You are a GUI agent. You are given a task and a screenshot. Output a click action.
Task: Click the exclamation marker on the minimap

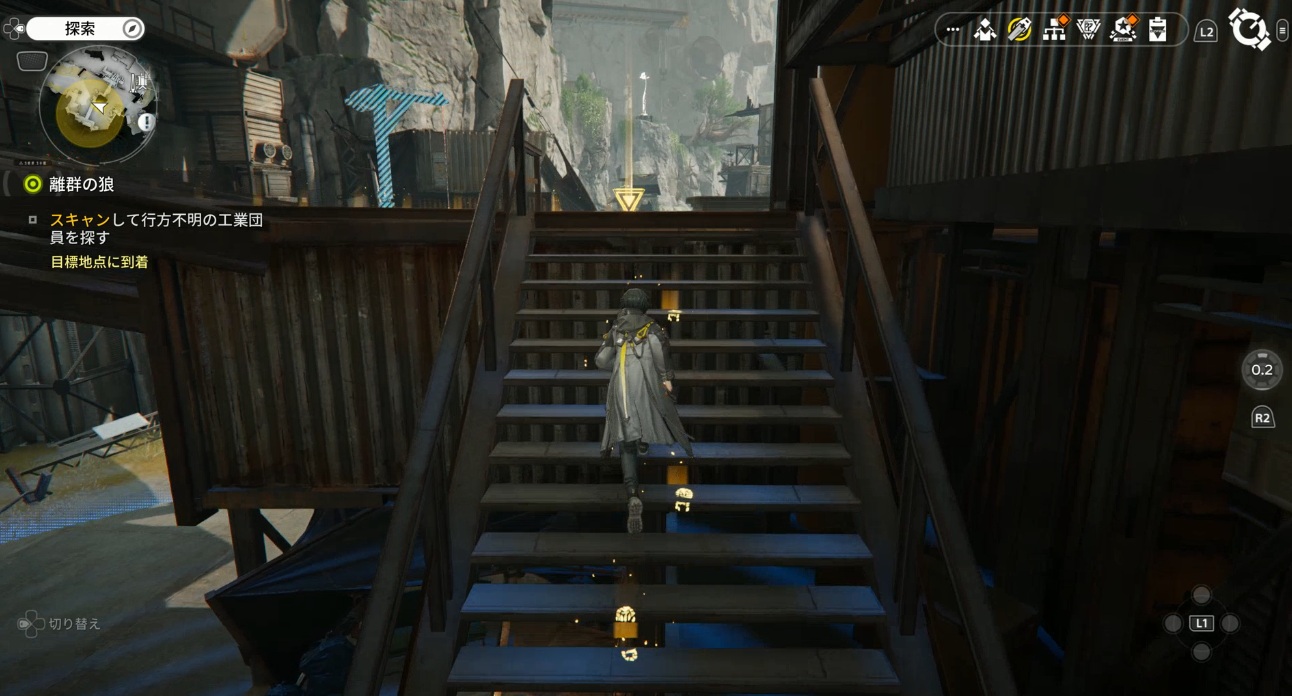[145, 122]
